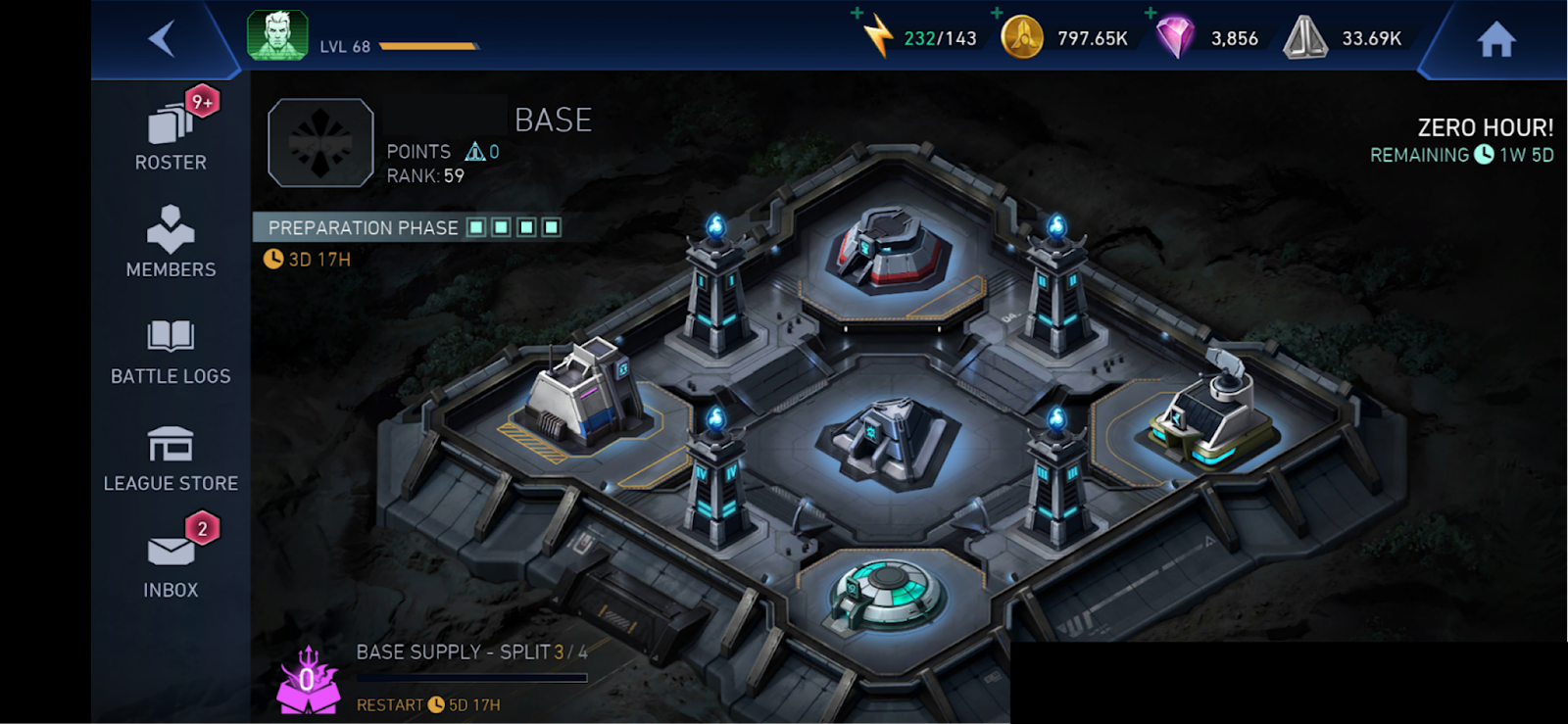This screenshot has height=724, width=1568.
Task: Select the teal dome building
Action: pyautogui.click(x=888, y=591)
